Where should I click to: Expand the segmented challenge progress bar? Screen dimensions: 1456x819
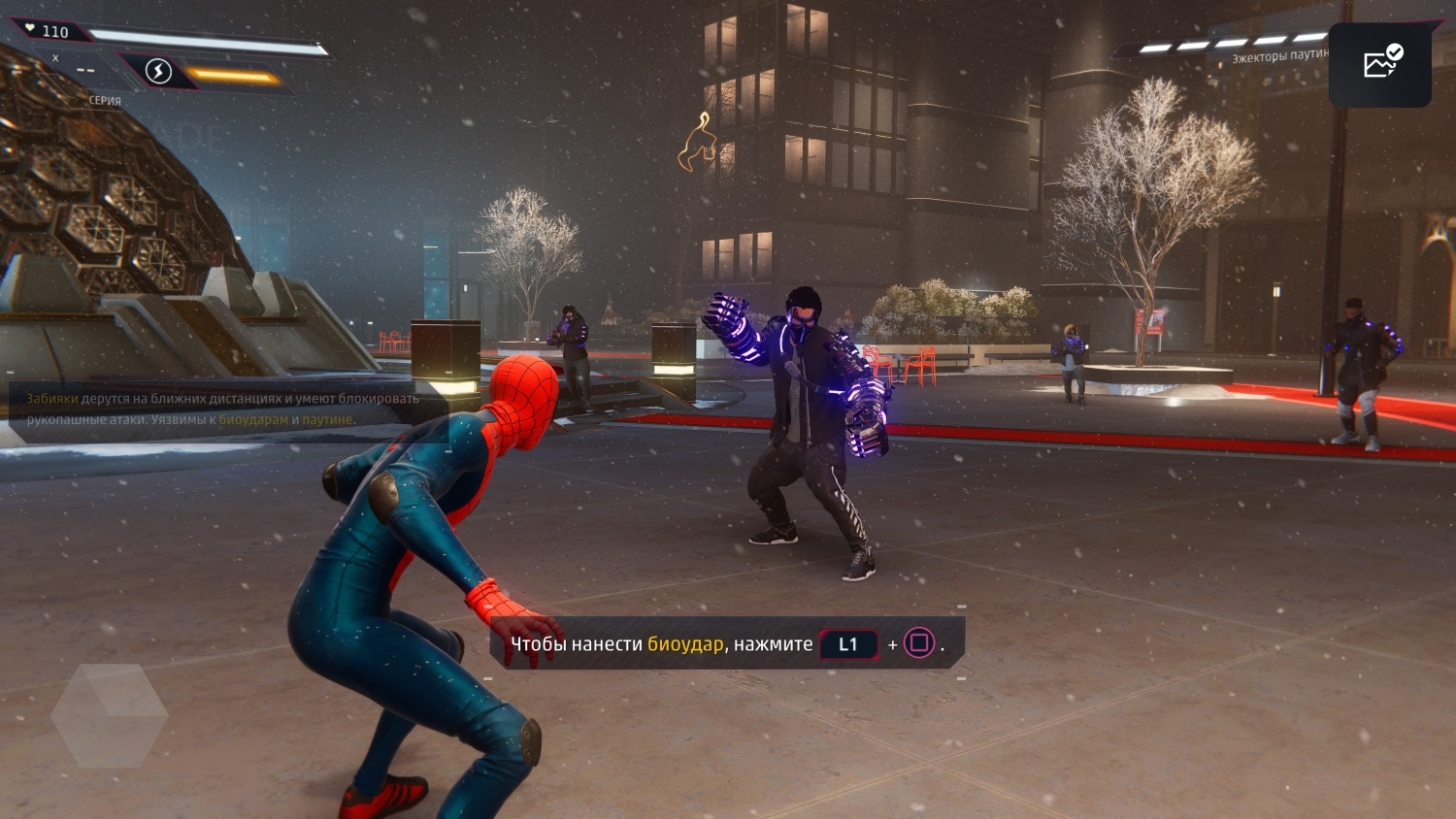[1228, 42]
